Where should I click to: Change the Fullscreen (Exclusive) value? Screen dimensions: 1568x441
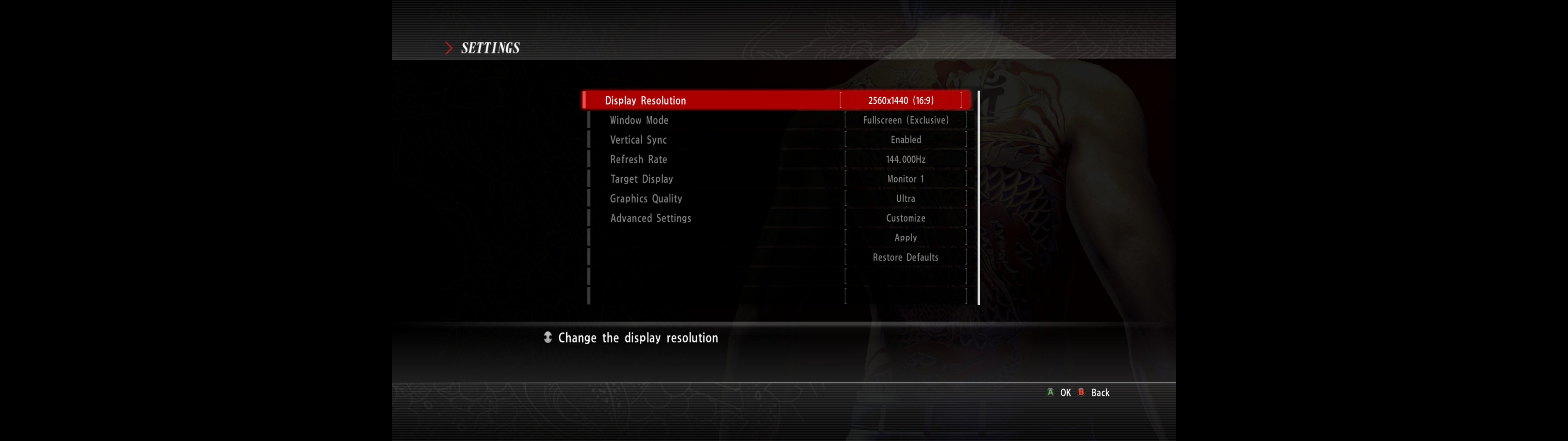905,120
